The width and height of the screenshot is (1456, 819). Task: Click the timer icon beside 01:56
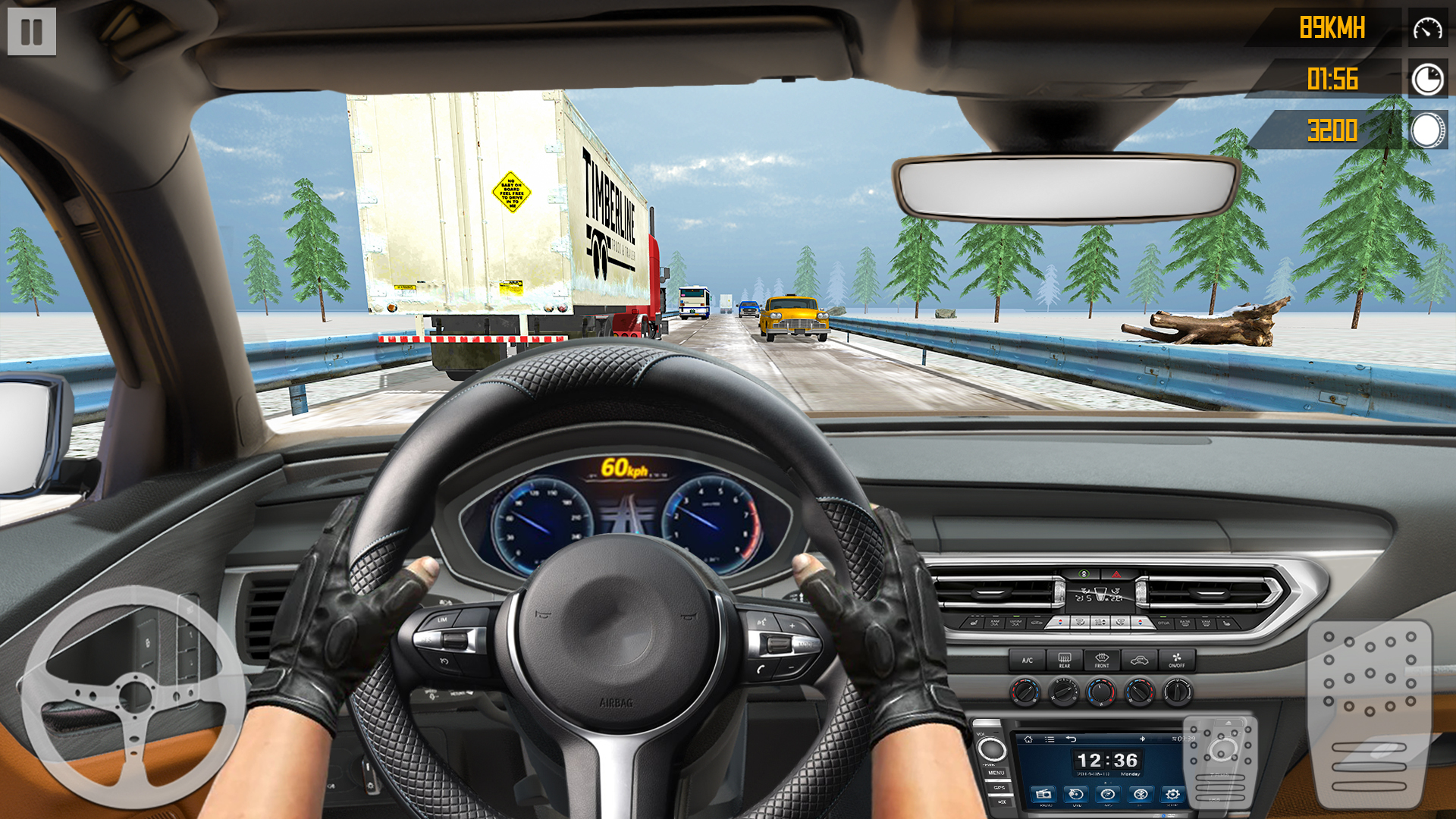1426,79
